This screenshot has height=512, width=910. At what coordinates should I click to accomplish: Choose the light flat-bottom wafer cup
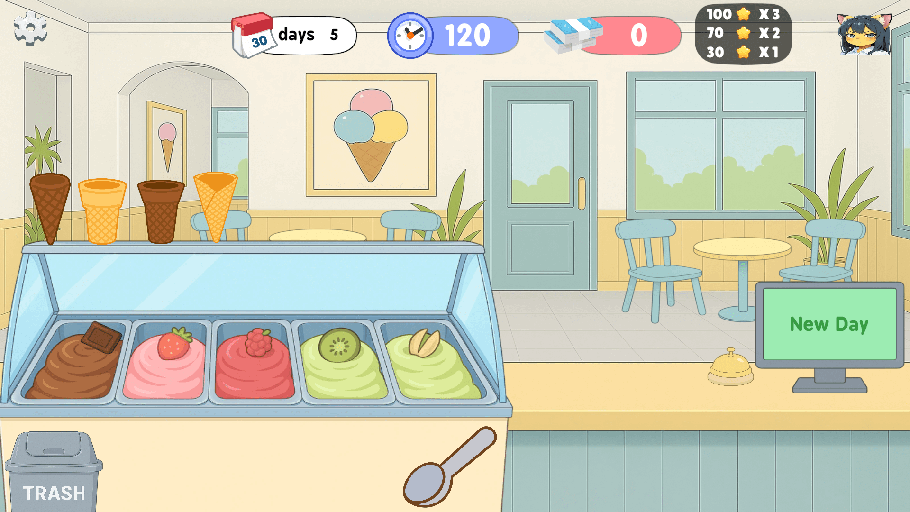coord(102,211)
